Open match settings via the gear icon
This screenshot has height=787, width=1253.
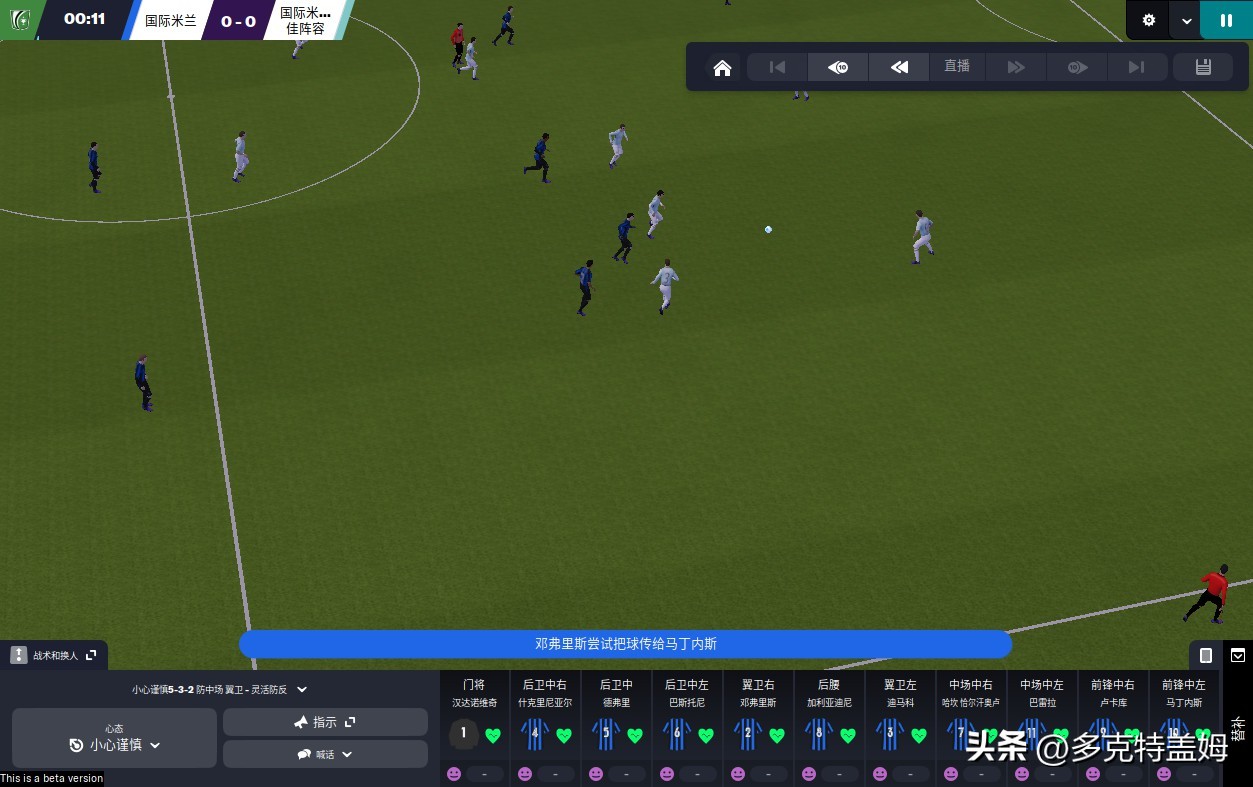(x=1149, y=20)
